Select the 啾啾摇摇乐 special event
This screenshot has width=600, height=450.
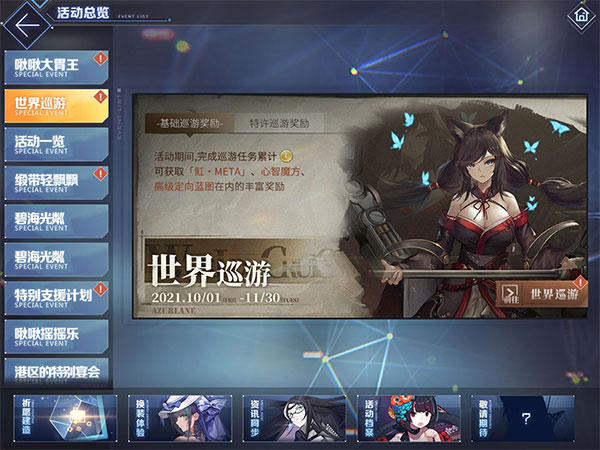(55, 334)
